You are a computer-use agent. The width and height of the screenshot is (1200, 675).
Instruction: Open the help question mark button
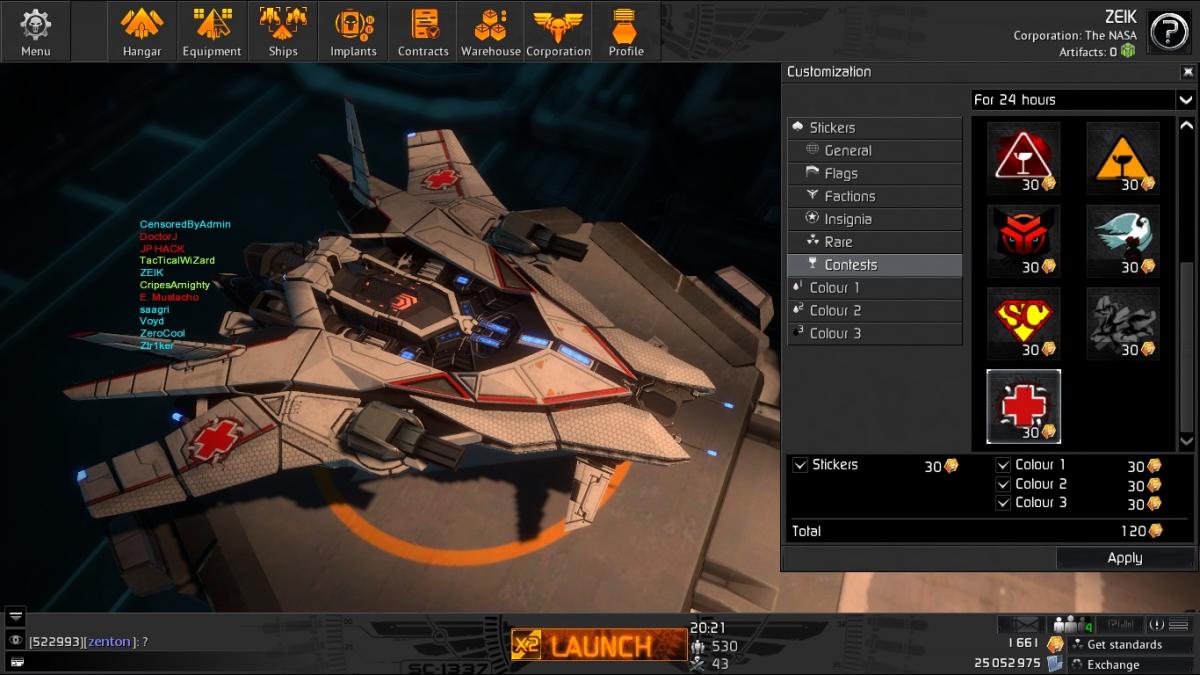click(x=1169, y=32)
